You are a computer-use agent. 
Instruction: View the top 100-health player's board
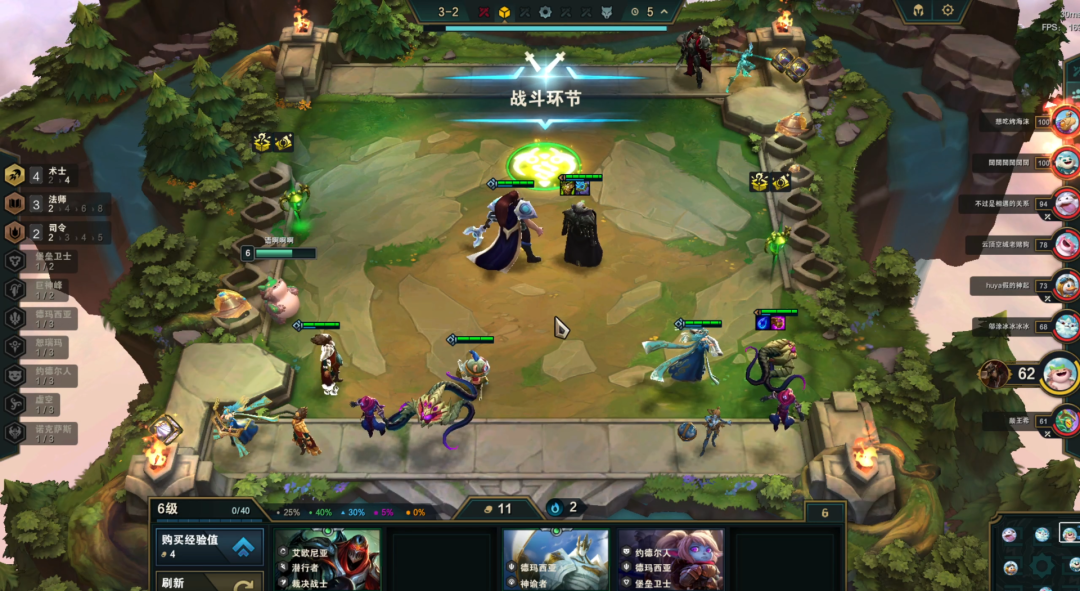pos(1066,122)
